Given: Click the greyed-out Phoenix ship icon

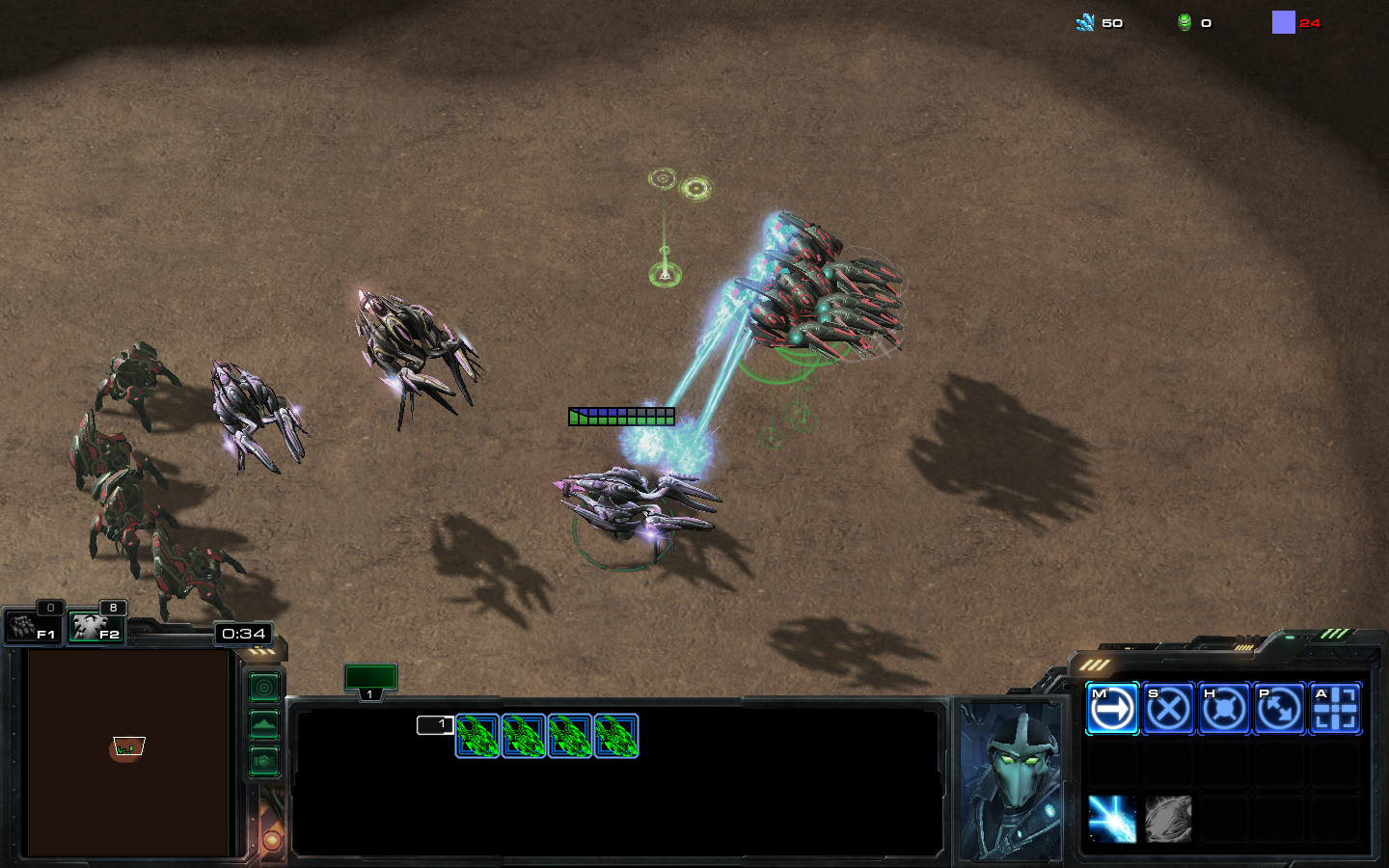Looking at the screenshot, I should [1168, 819].
